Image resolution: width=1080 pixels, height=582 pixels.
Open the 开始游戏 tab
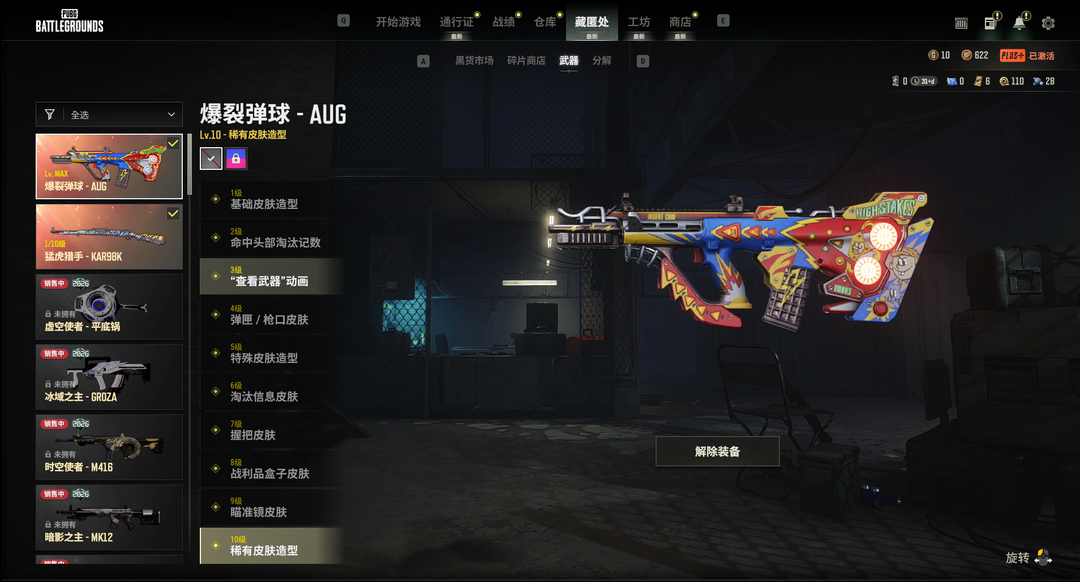(x=398, y=22)
